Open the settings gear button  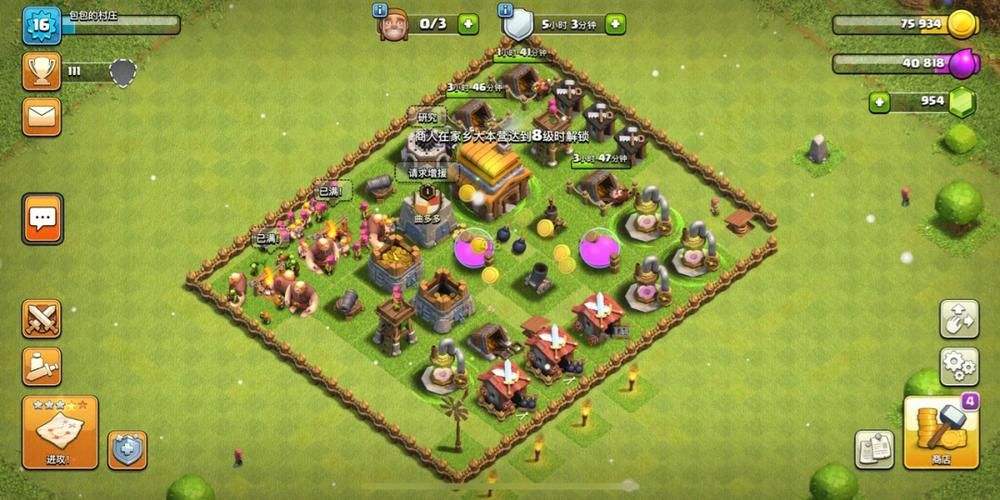[x=959, y=367]
